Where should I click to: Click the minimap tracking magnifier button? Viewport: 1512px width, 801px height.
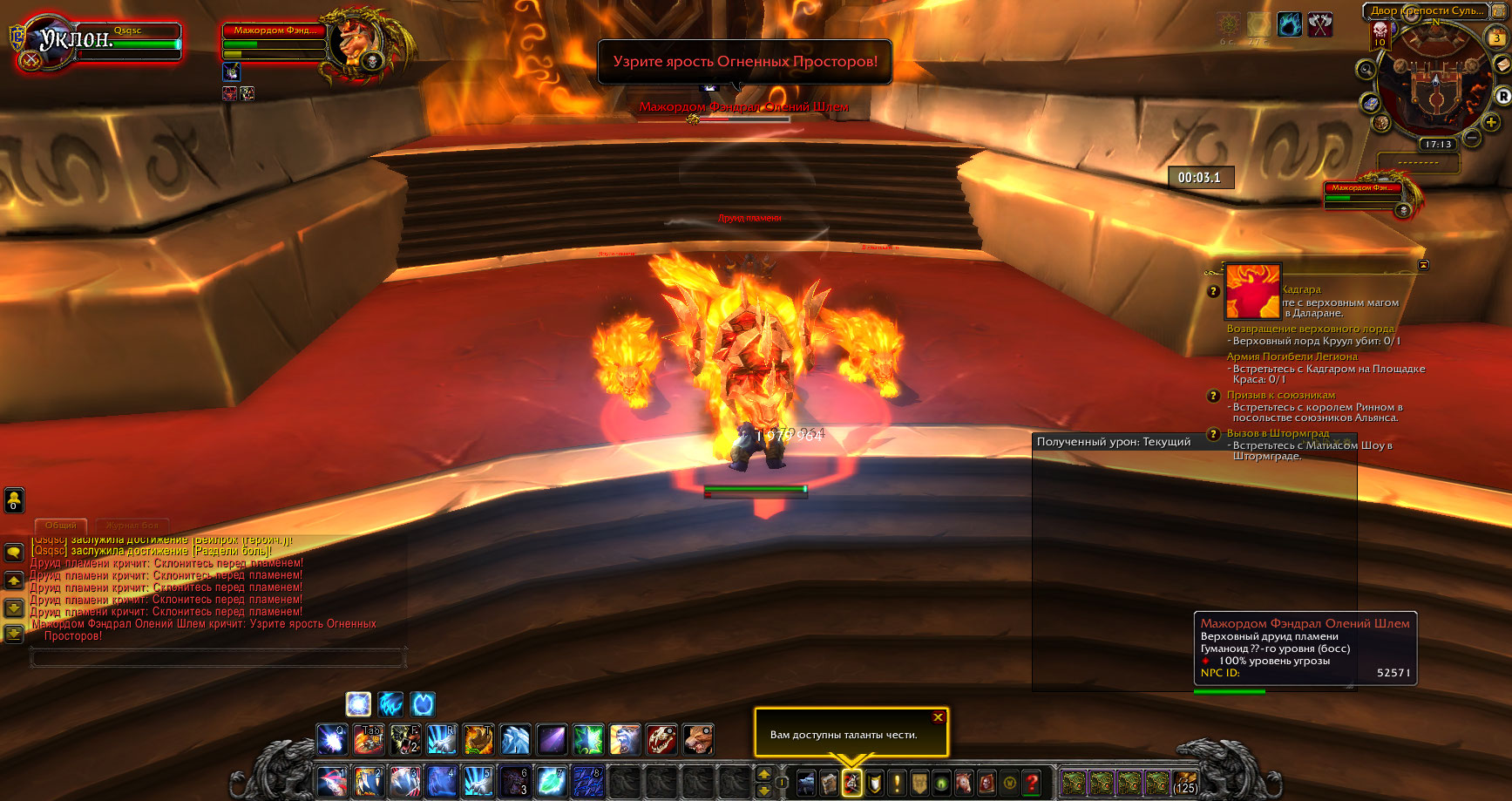1366,69
